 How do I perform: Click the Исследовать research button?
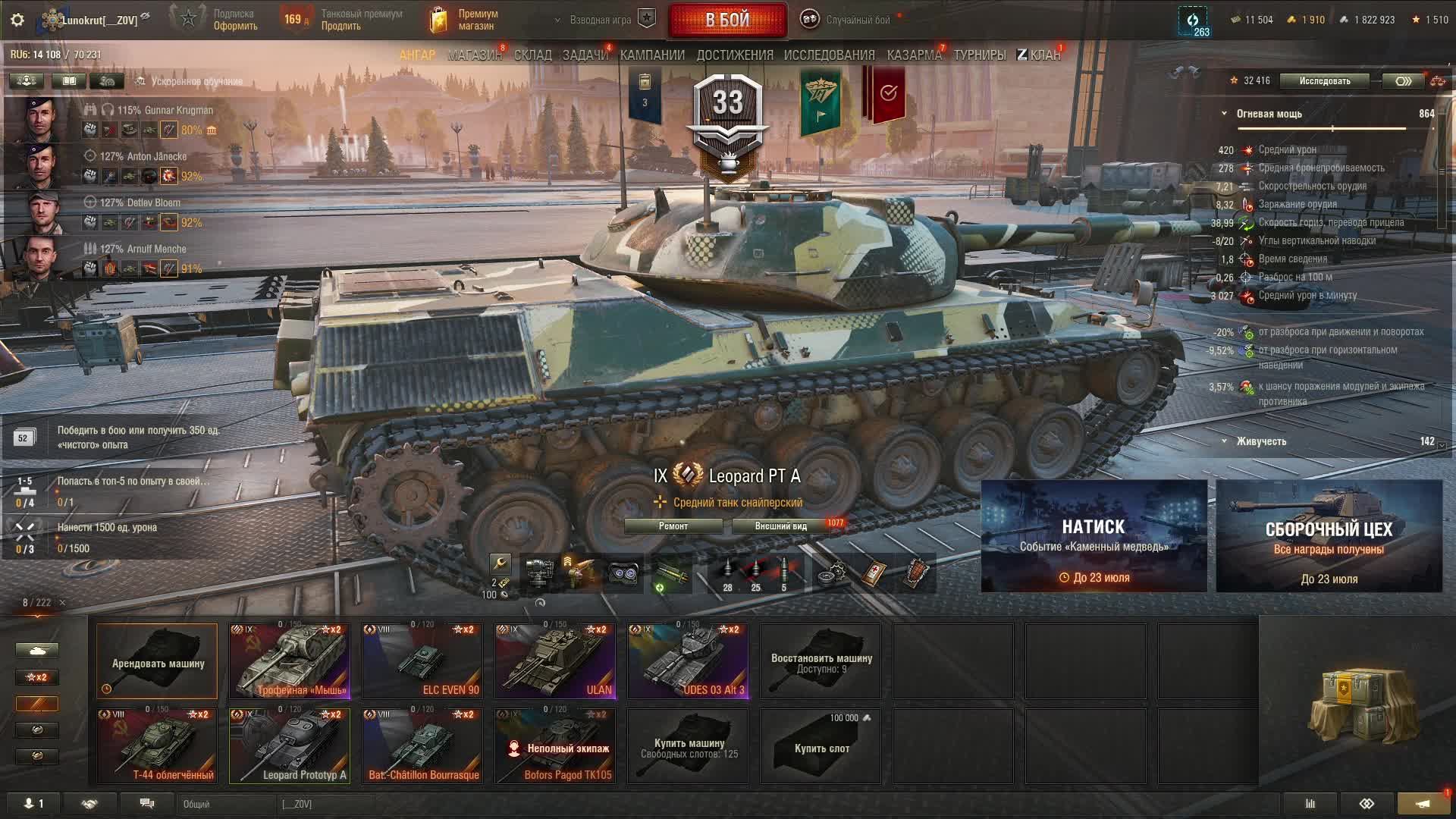pyautogui.click(x=1324, y=81)
